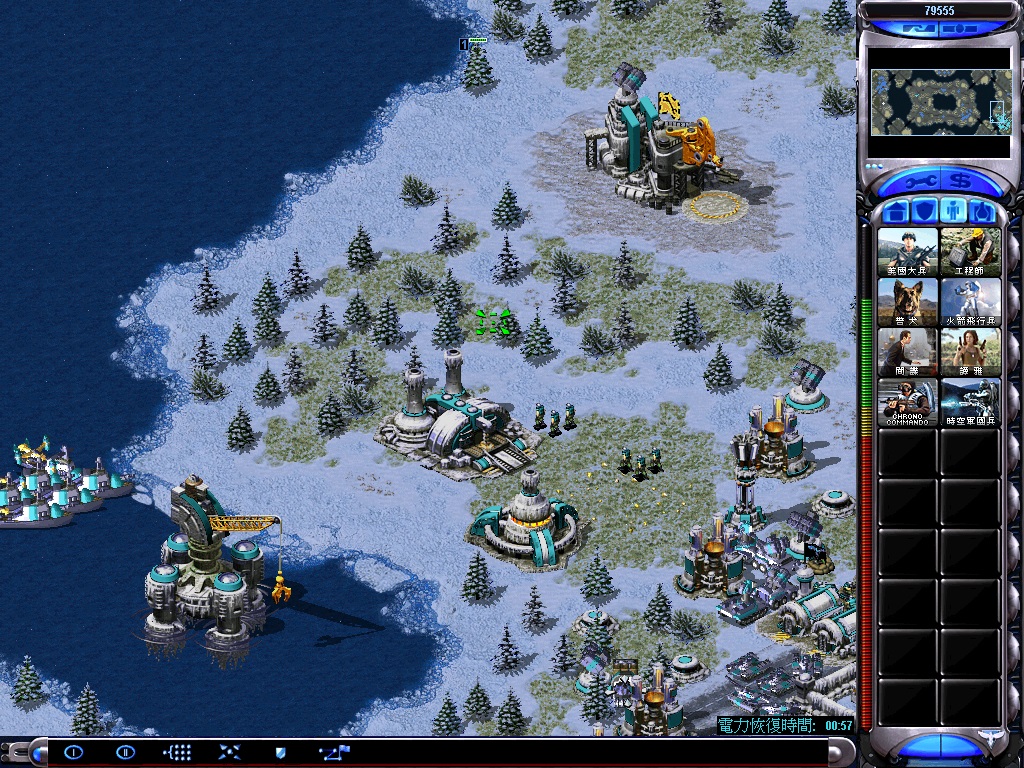This screenshot has width=1024, height=768.
Task: Build a Chrono Legionnaire (時空軍團兵)
Action: (970, 401)
